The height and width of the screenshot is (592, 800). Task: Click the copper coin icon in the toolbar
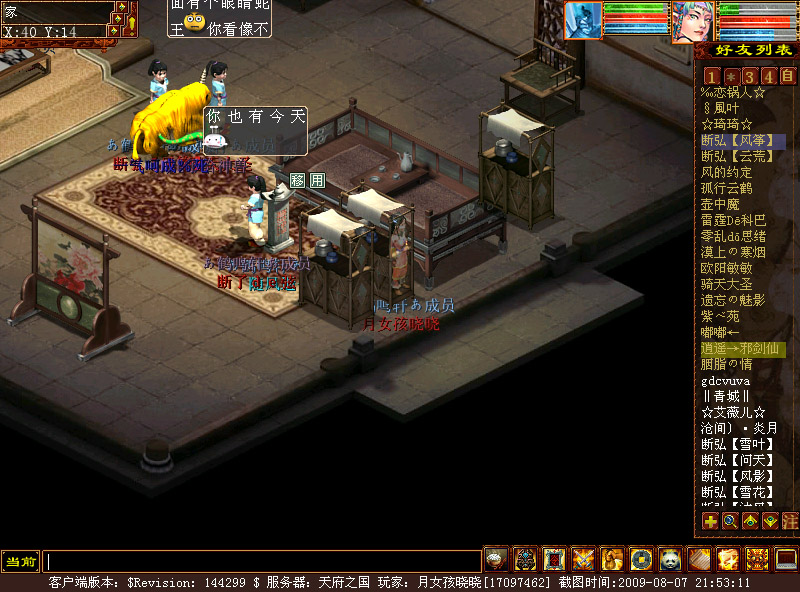click(641, 559)
